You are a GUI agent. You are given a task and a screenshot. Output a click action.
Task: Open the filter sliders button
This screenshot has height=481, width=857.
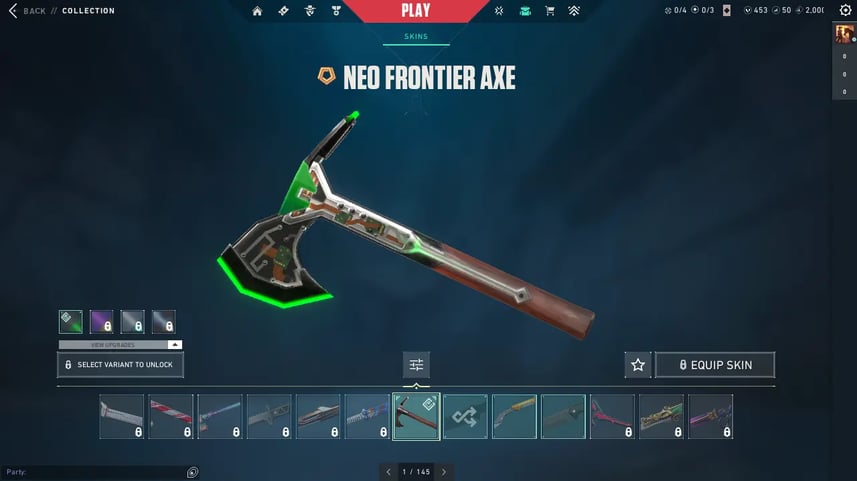(416, 365)
